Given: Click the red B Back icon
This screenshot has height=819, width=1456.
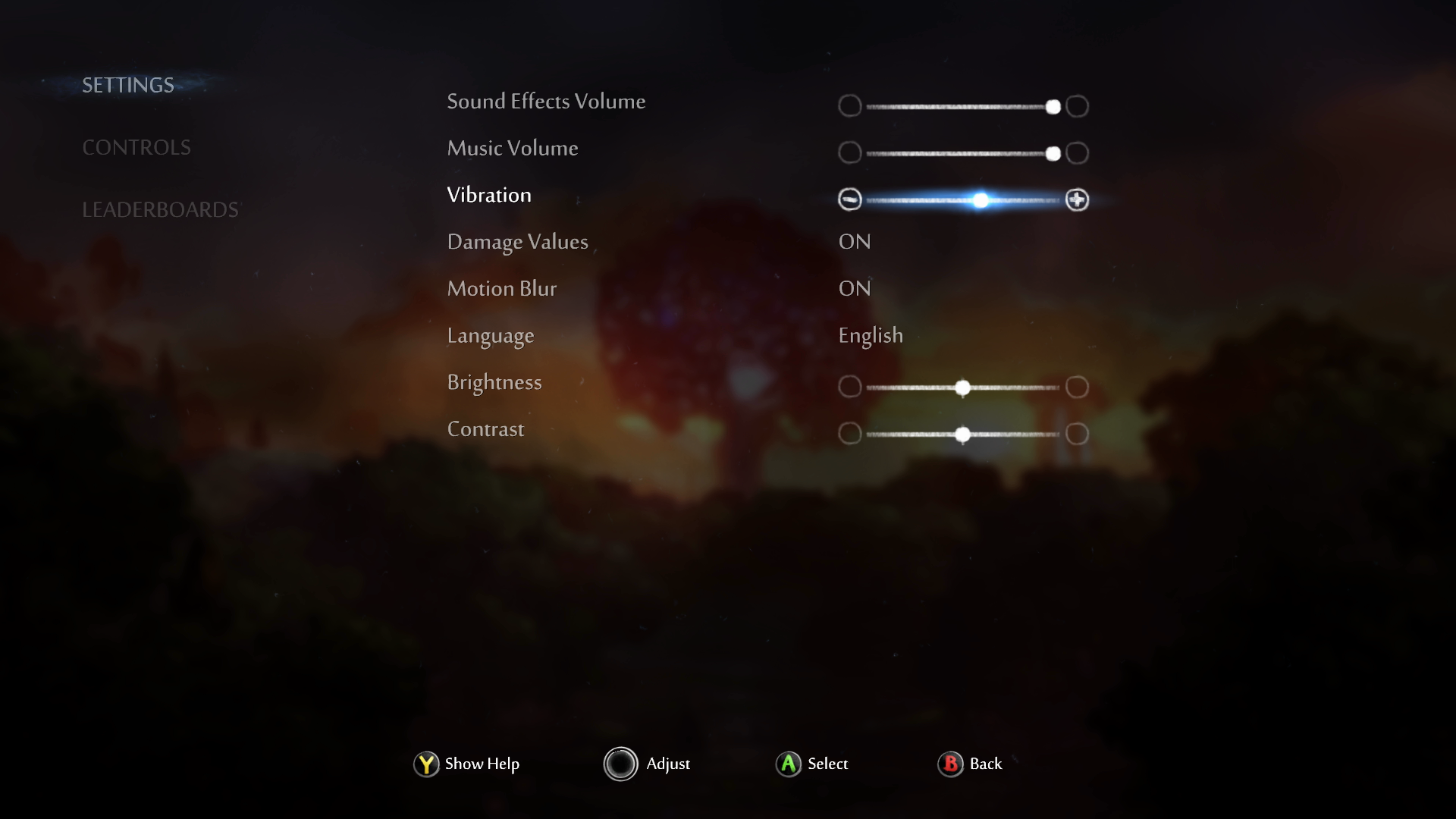Looking at the screenshot, I should point(950,764).
